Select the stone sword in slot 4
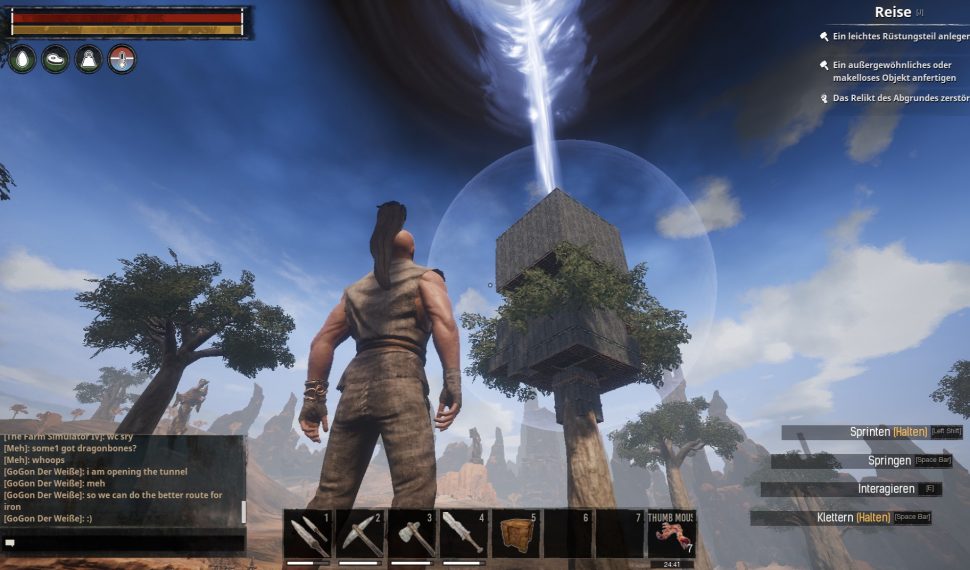 463,535
